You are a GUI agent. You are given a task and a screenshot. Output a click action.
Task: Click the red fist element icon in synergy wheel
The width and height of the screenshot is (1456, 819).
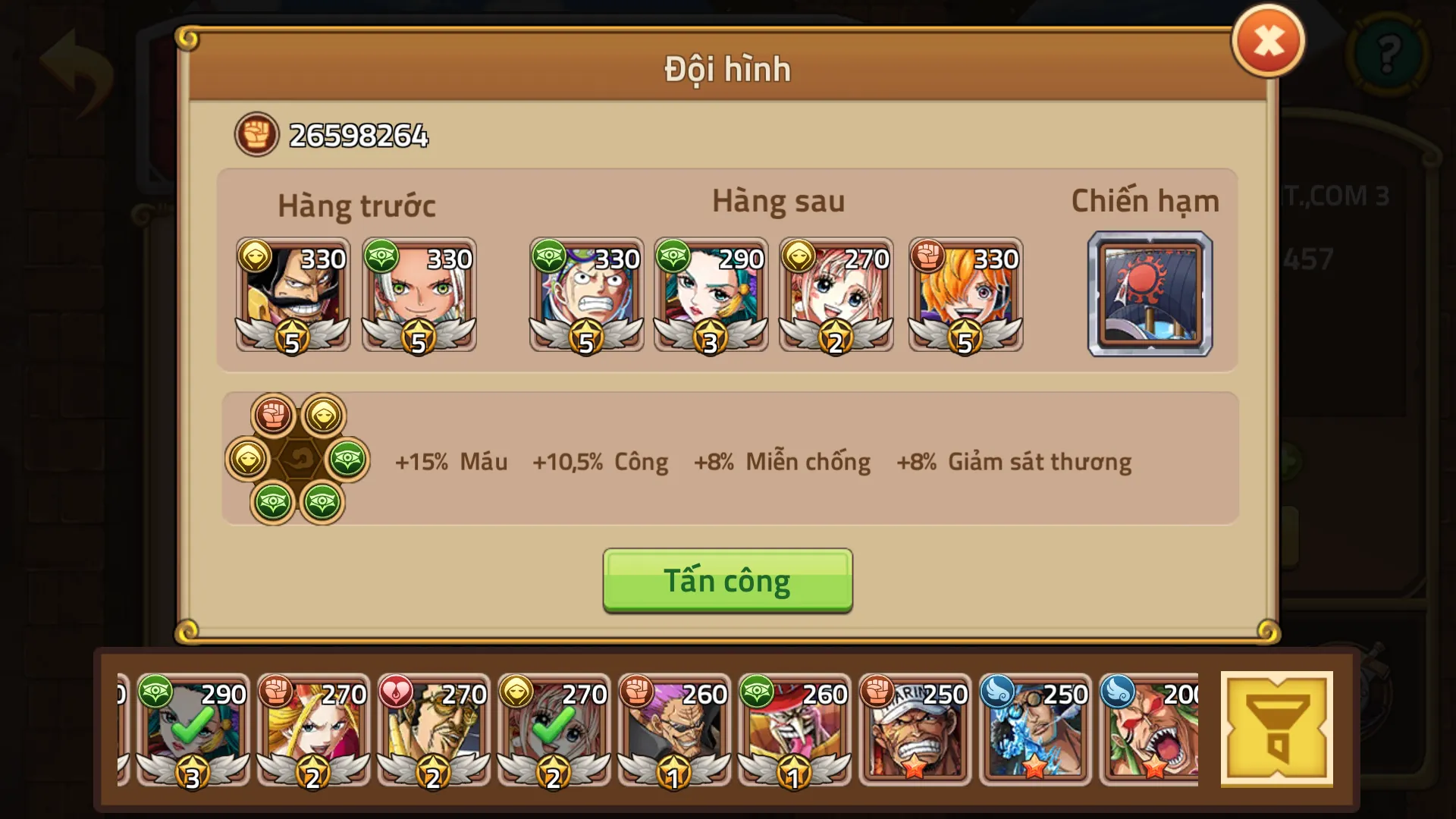(x=273, y=416)
